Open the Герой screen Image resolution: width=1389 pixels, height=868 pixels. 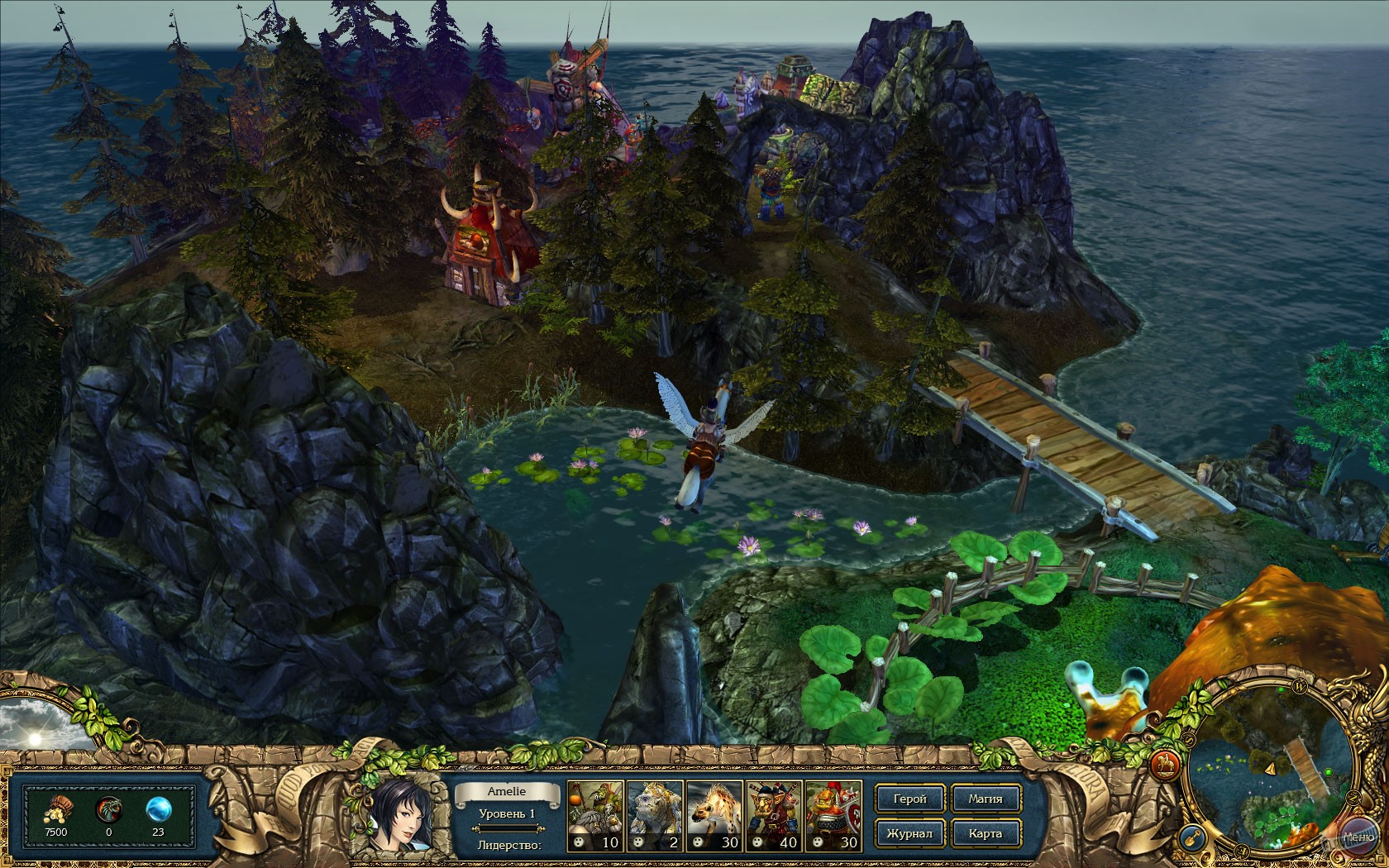click(909, 799)
